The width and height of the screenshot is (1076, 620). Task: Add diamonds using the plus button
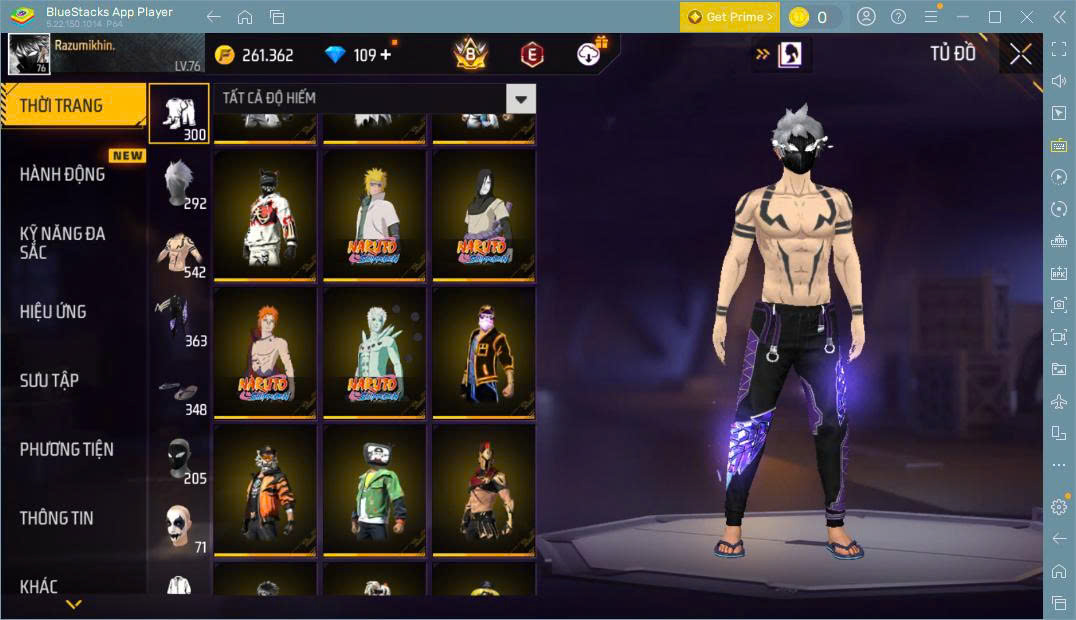[x=386, y=55]
